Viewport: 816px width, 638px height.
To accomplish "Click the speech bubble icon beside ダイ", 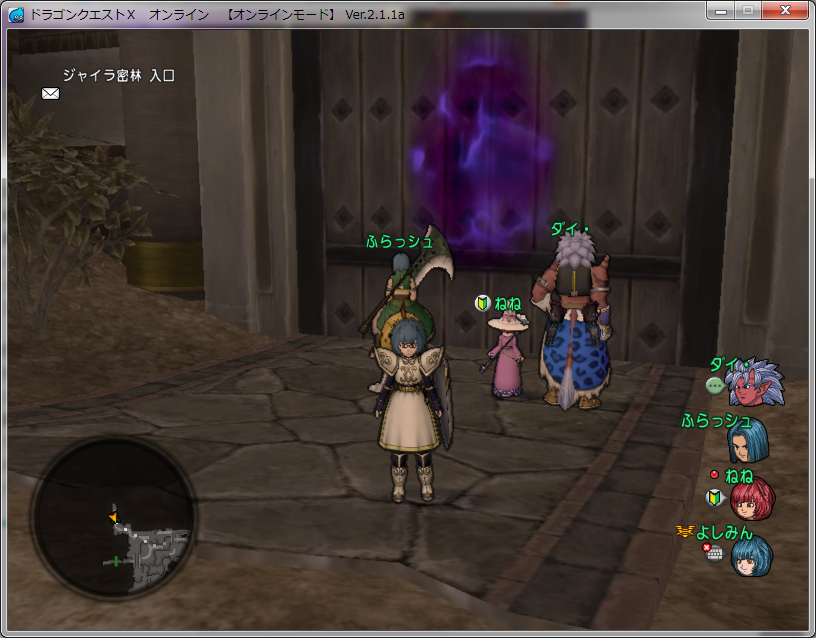I will tap(715, 385).
